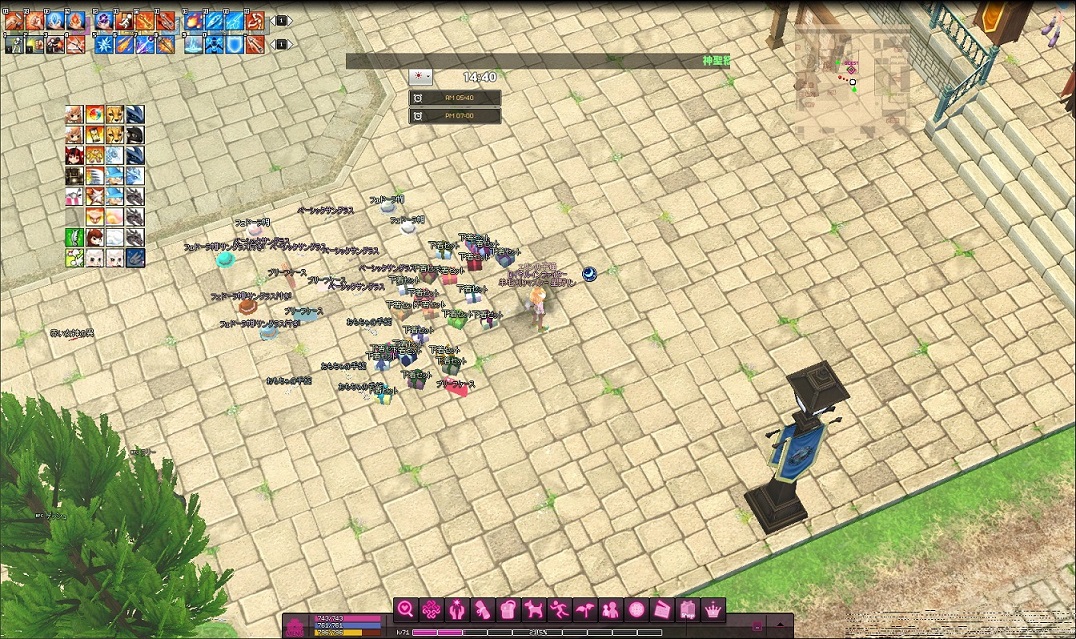The width and height of the screenshot is (1076, 639).
Task: Open the pet dog menu icon
Action: coord(535,609)
